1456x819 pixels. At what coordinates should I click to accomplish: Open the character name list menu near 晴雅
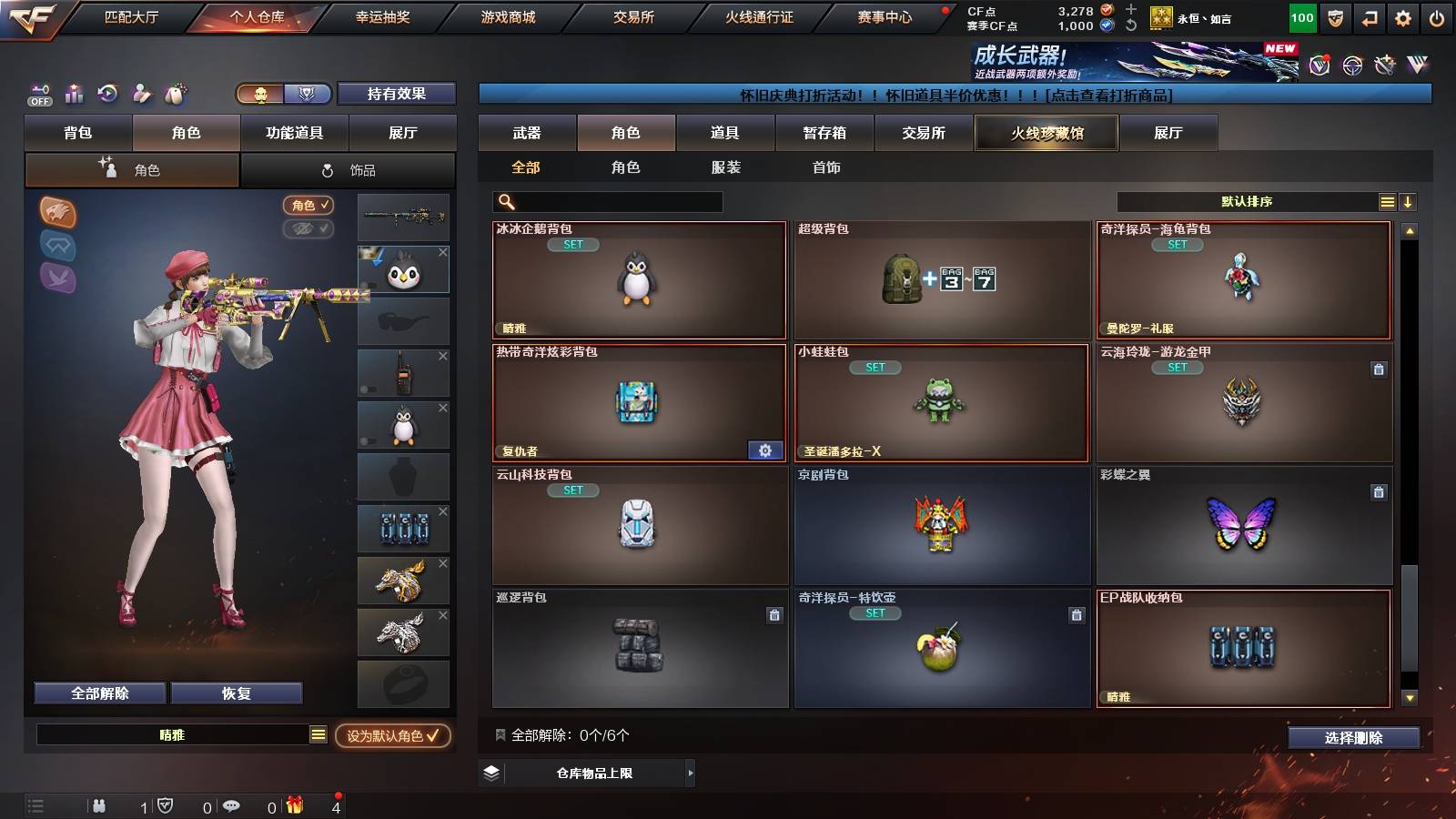coord(318,733)
